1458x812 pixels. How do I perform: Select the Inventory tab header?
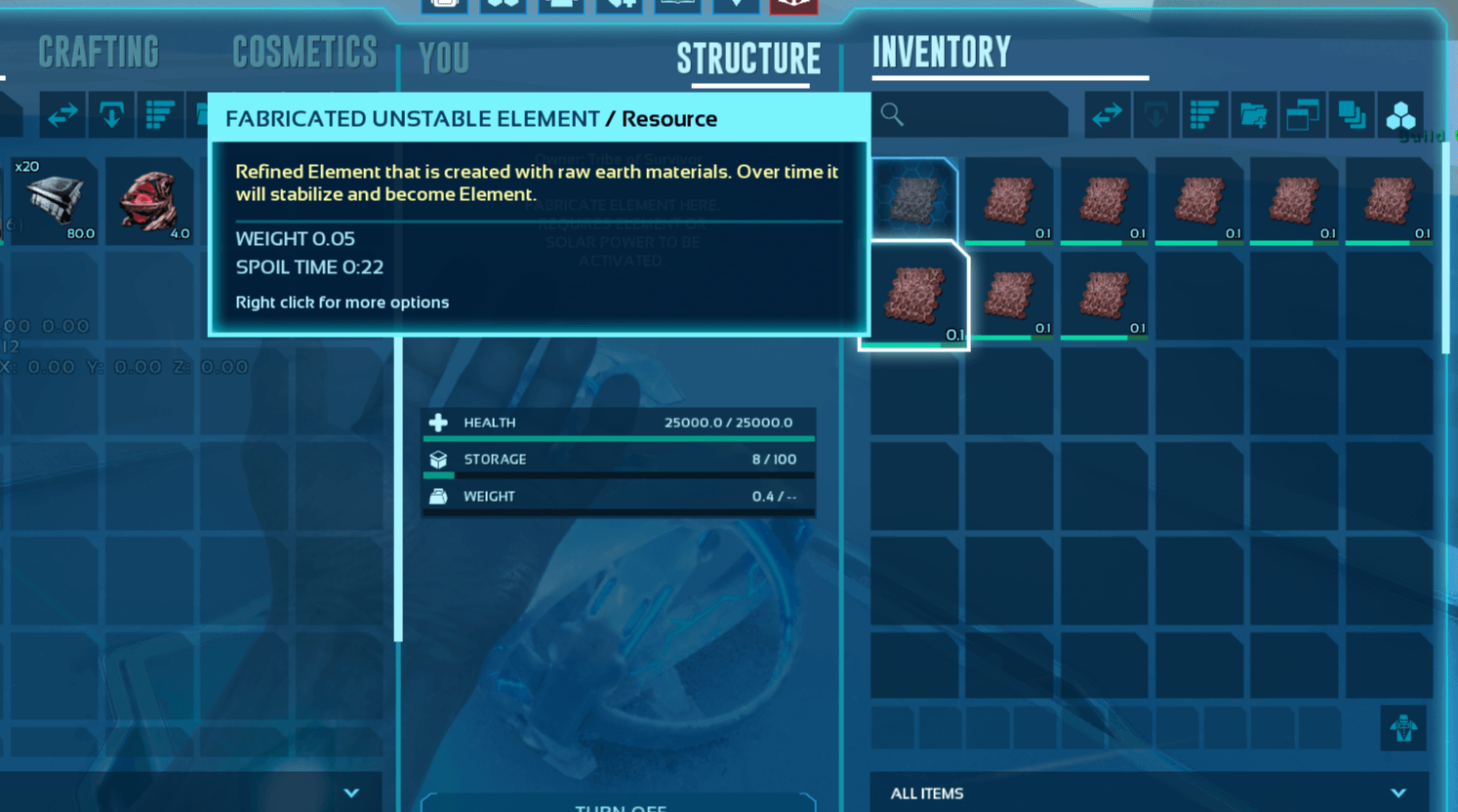pyautogui.click(x=941, y=52)
